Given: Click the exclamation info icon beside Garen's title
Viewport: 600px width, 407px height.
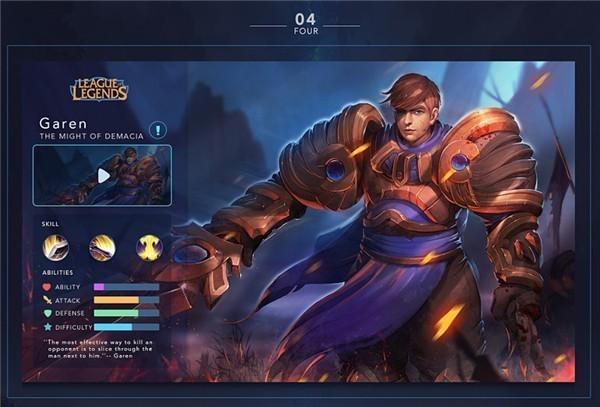Looking at the screenshot, I should (x=158, y=130).
